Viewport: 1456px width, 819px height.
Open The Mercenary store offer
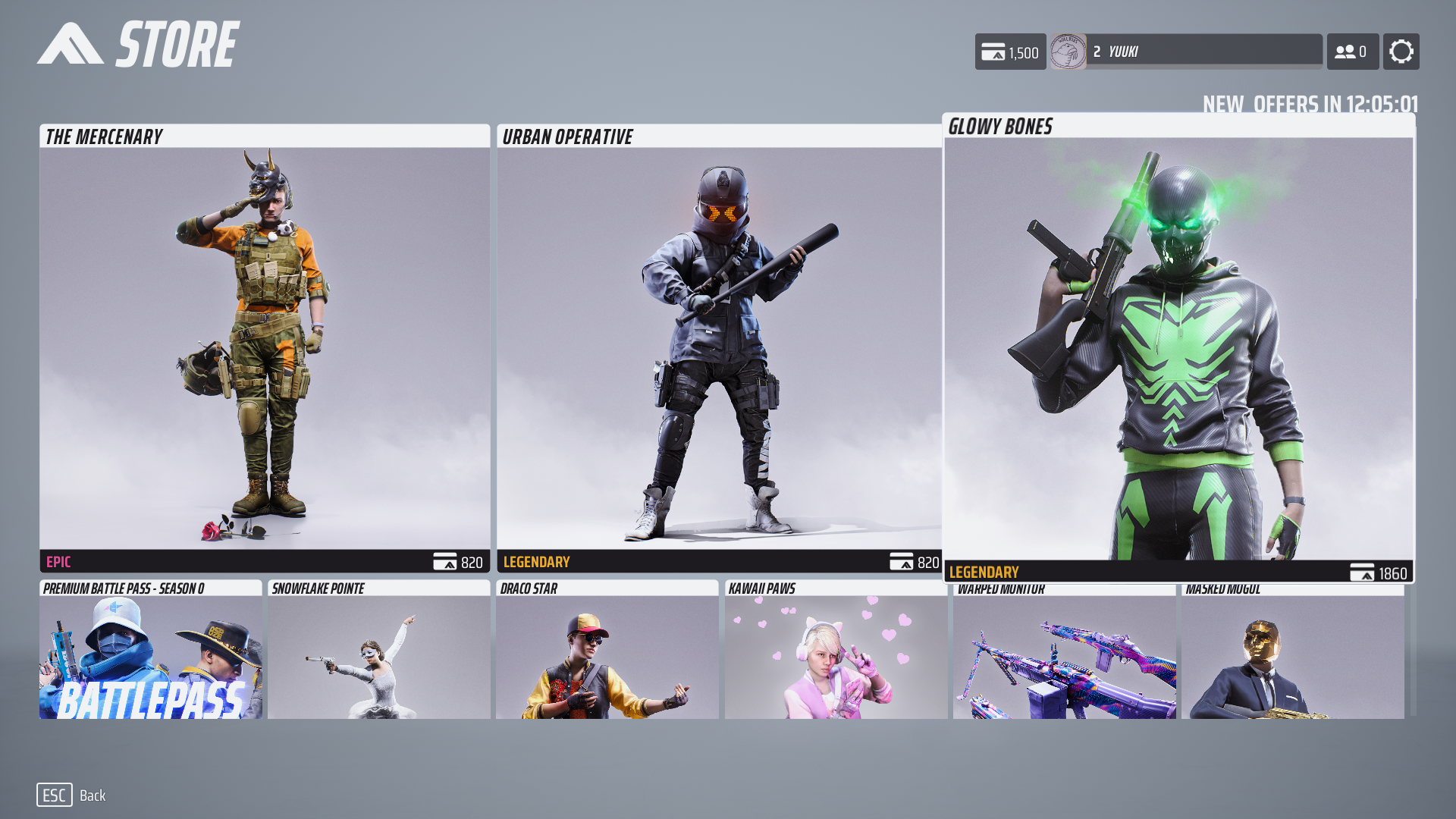coord(265,348)
